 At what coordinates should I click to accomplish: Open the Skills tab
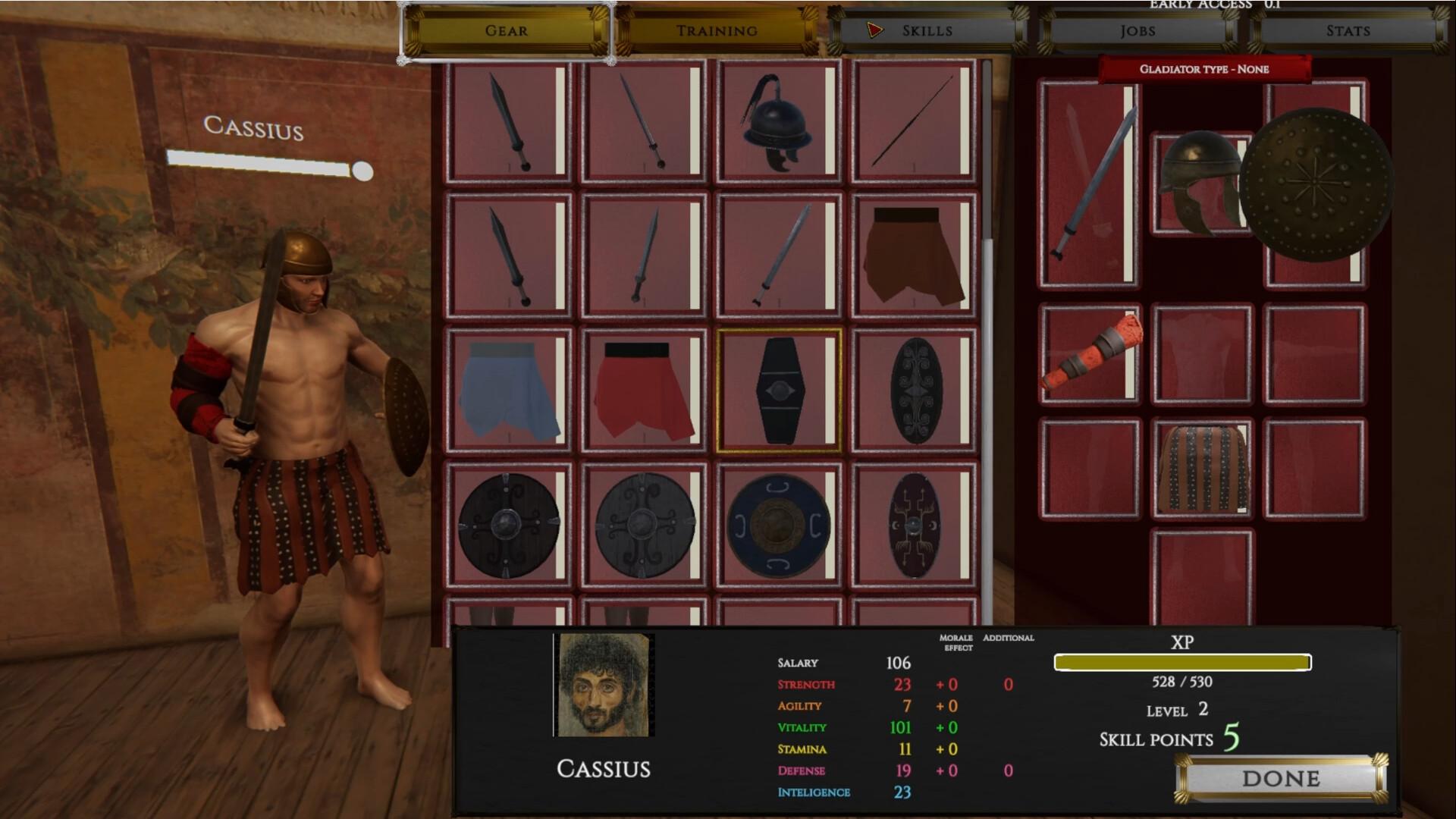(x=927, y=31)
